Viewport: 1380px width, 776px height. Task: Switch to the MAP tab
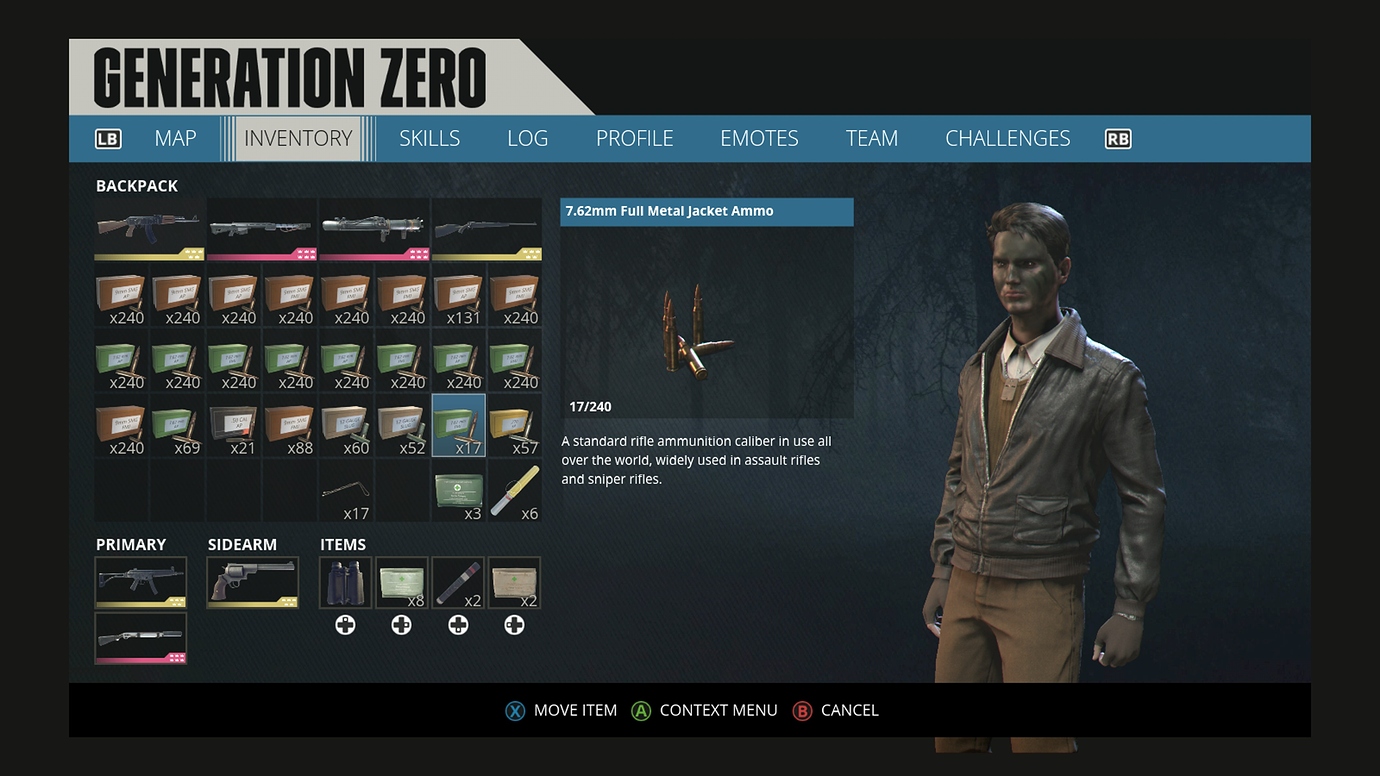point(175,138)
